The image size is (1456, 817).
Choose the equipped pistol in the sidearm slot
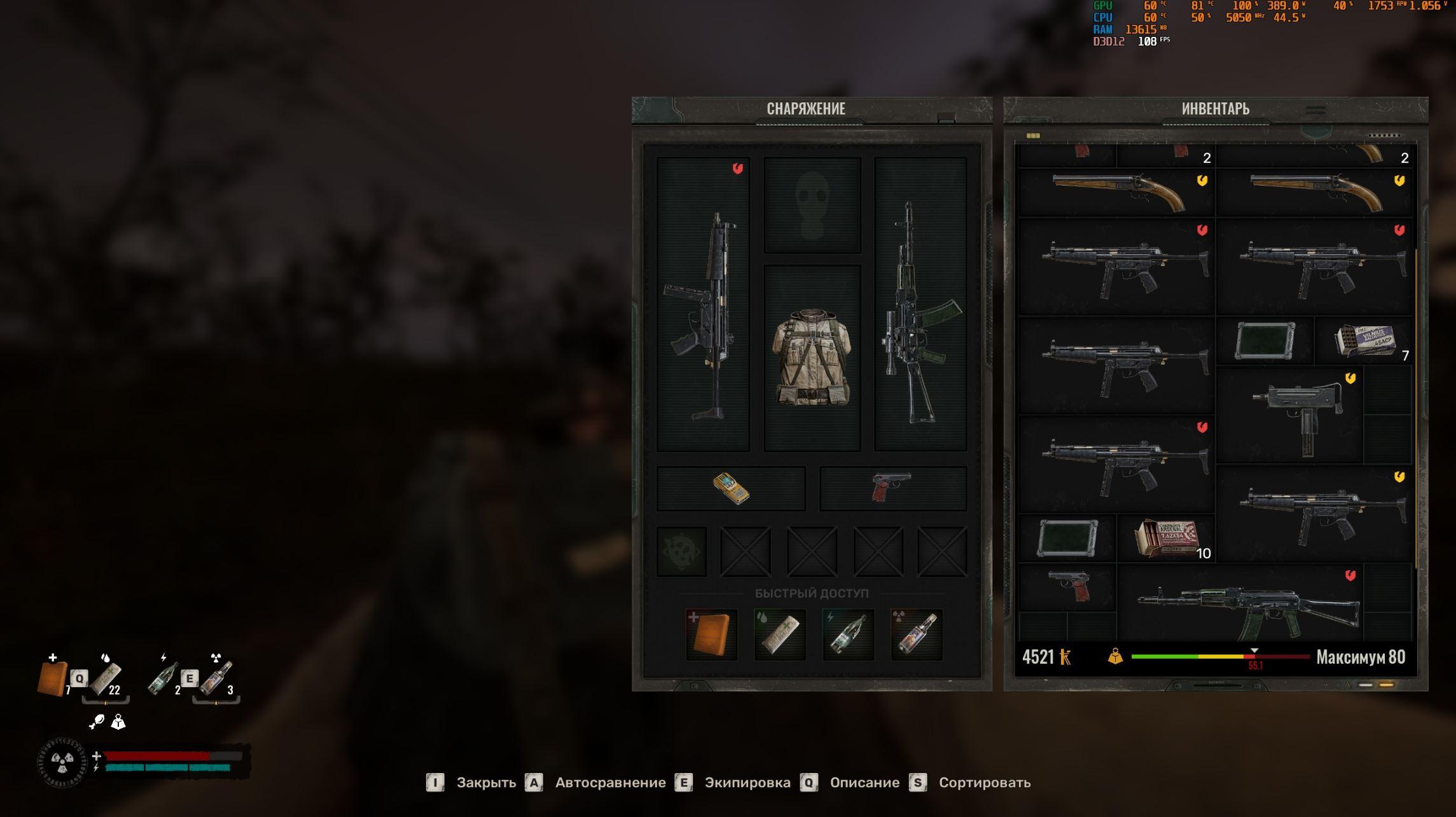tap(892, 488)
